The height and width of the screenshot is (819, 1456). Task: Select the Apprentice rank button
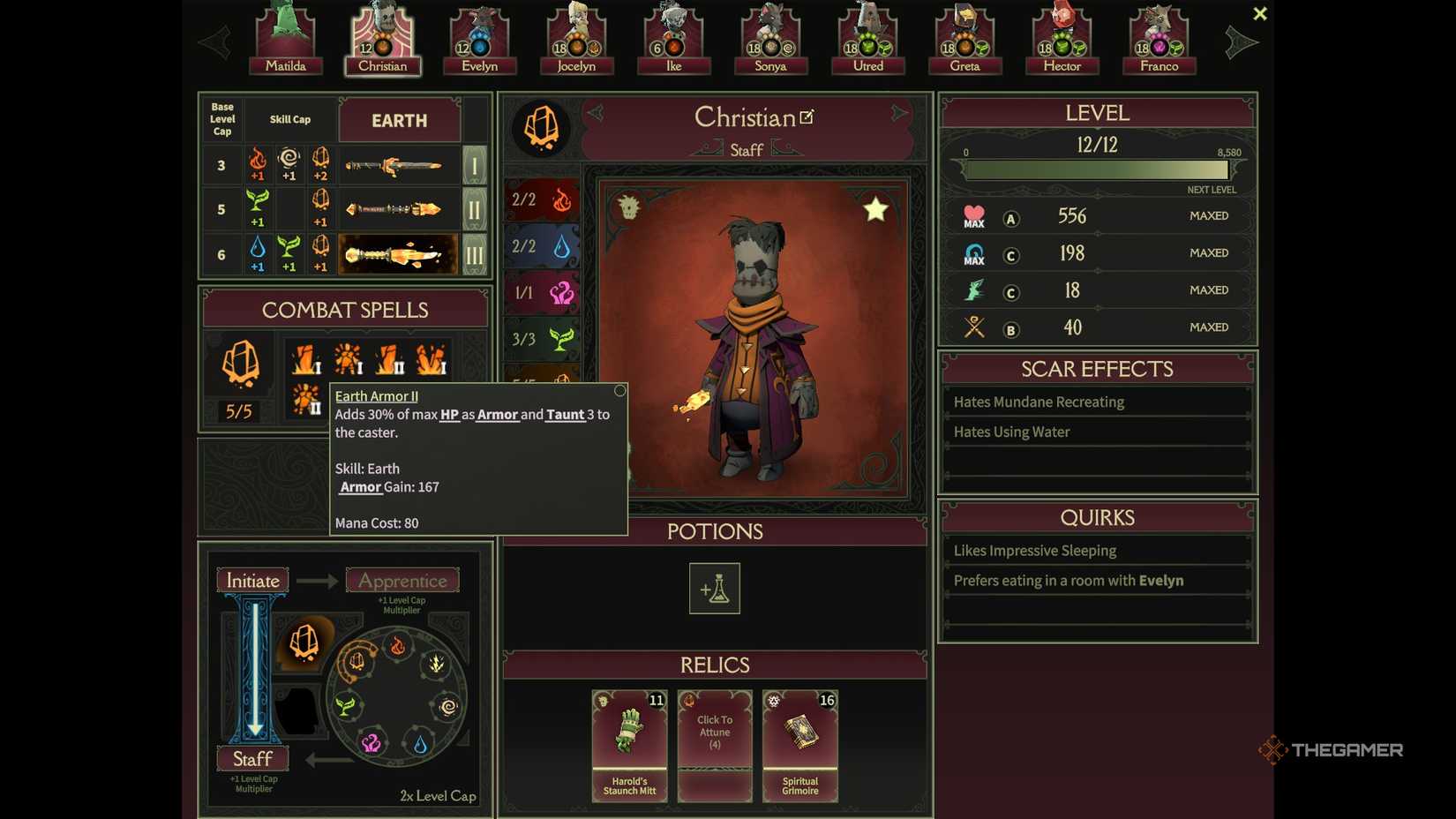tap(402, 581)
